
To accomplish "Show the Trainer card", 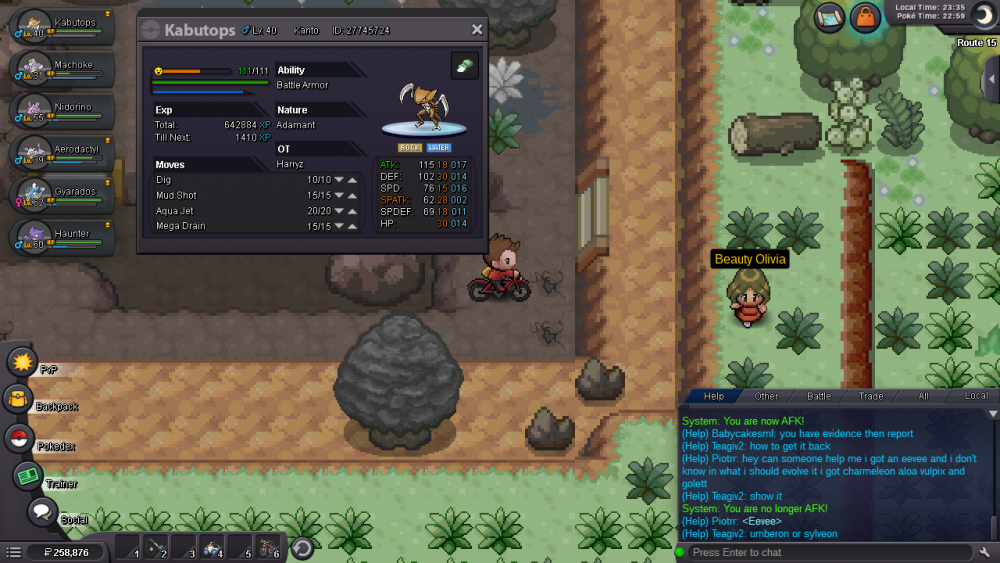I will pos(28,476).
